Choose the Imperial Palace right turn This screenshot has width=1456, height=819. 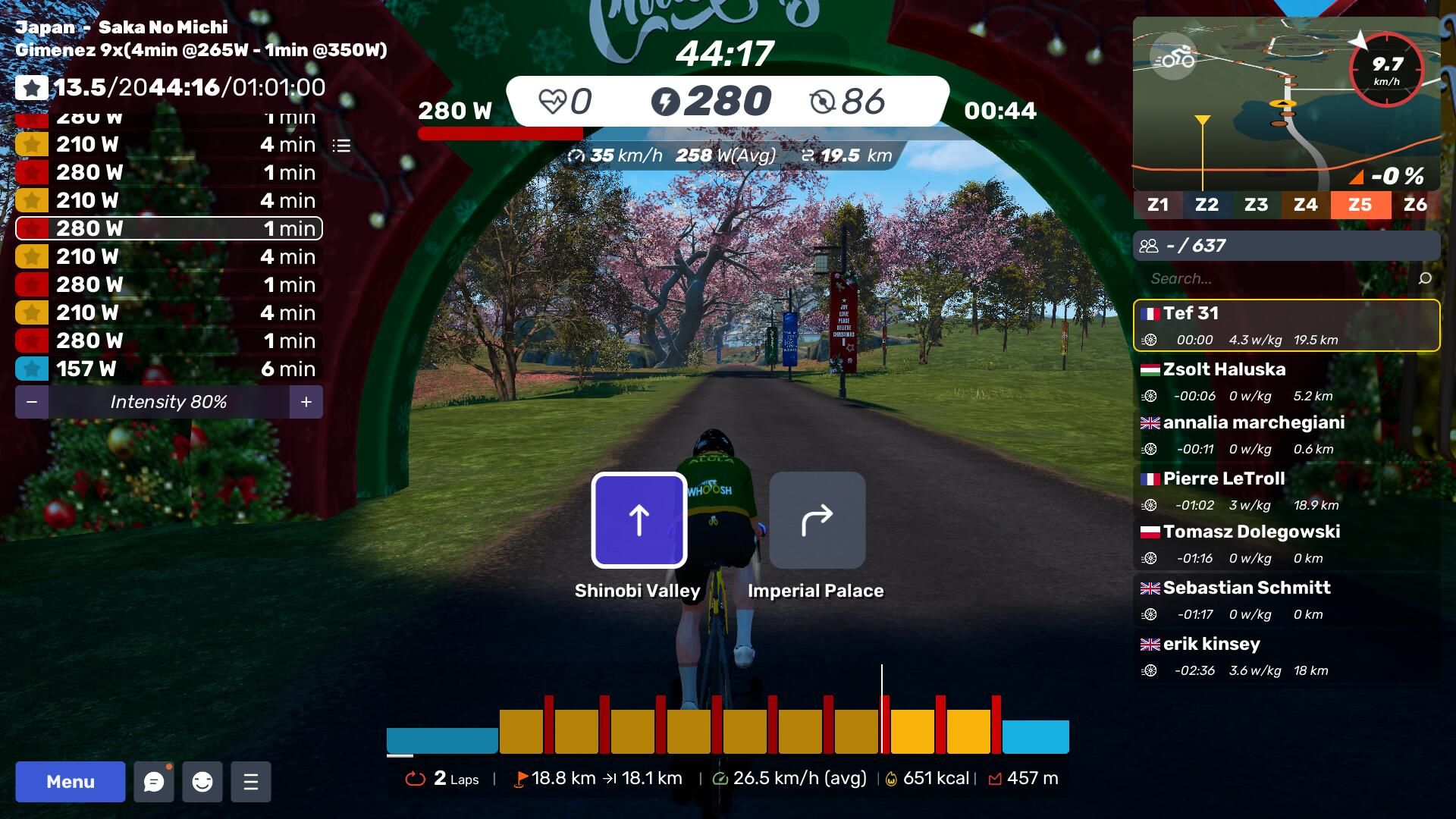coord(817,520)
